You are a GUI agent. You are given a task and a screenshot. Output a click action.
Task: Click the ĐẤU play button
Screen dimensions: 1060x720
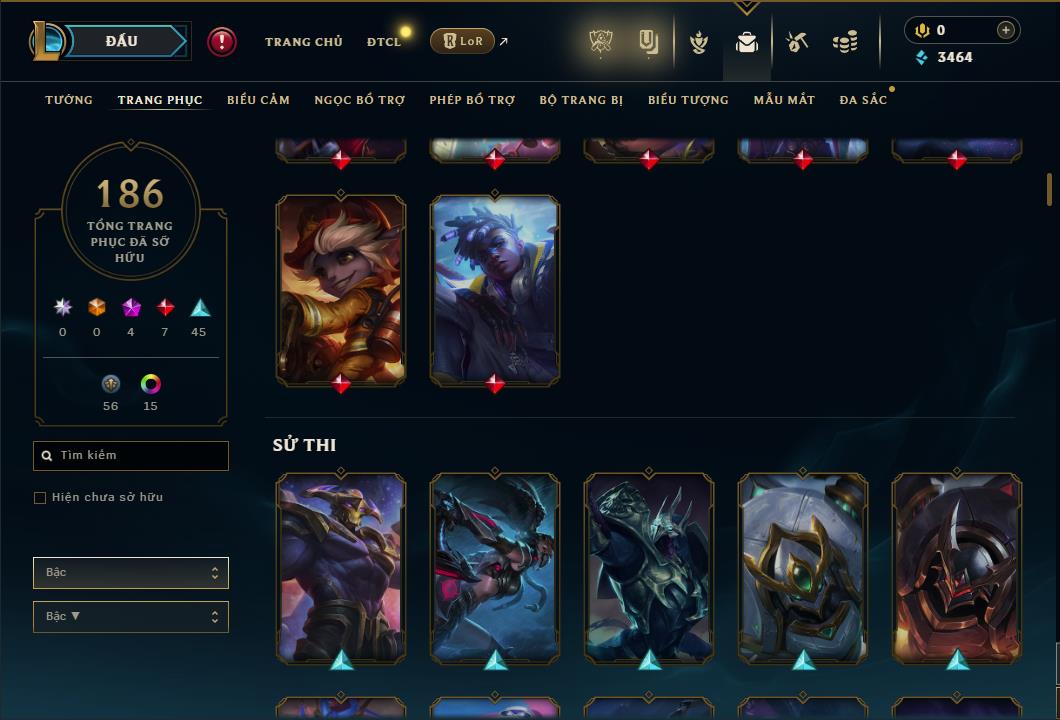122,41
